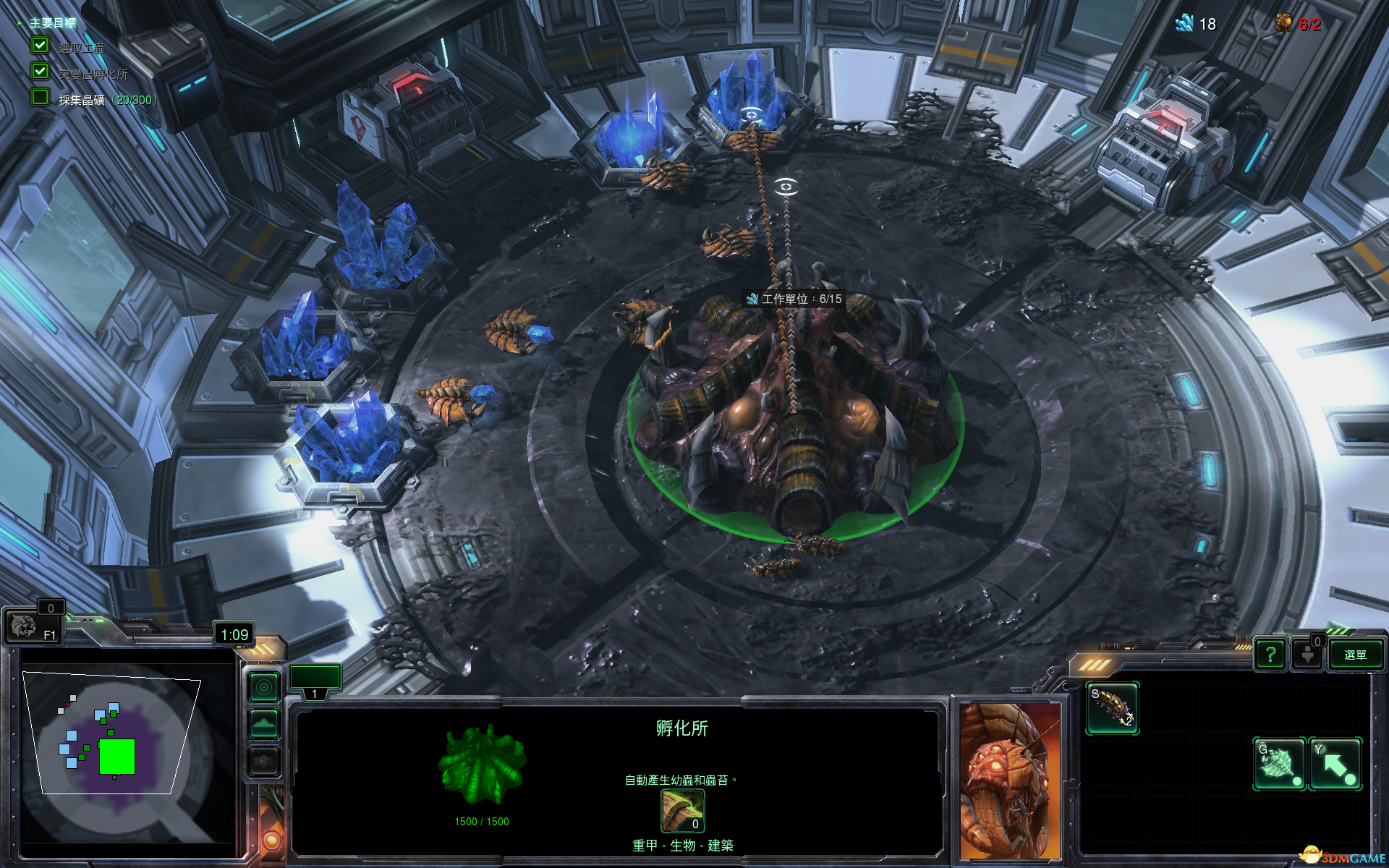
Task: Toggle the terrain view icon next to minimap
Action: (x=263, y=722)
